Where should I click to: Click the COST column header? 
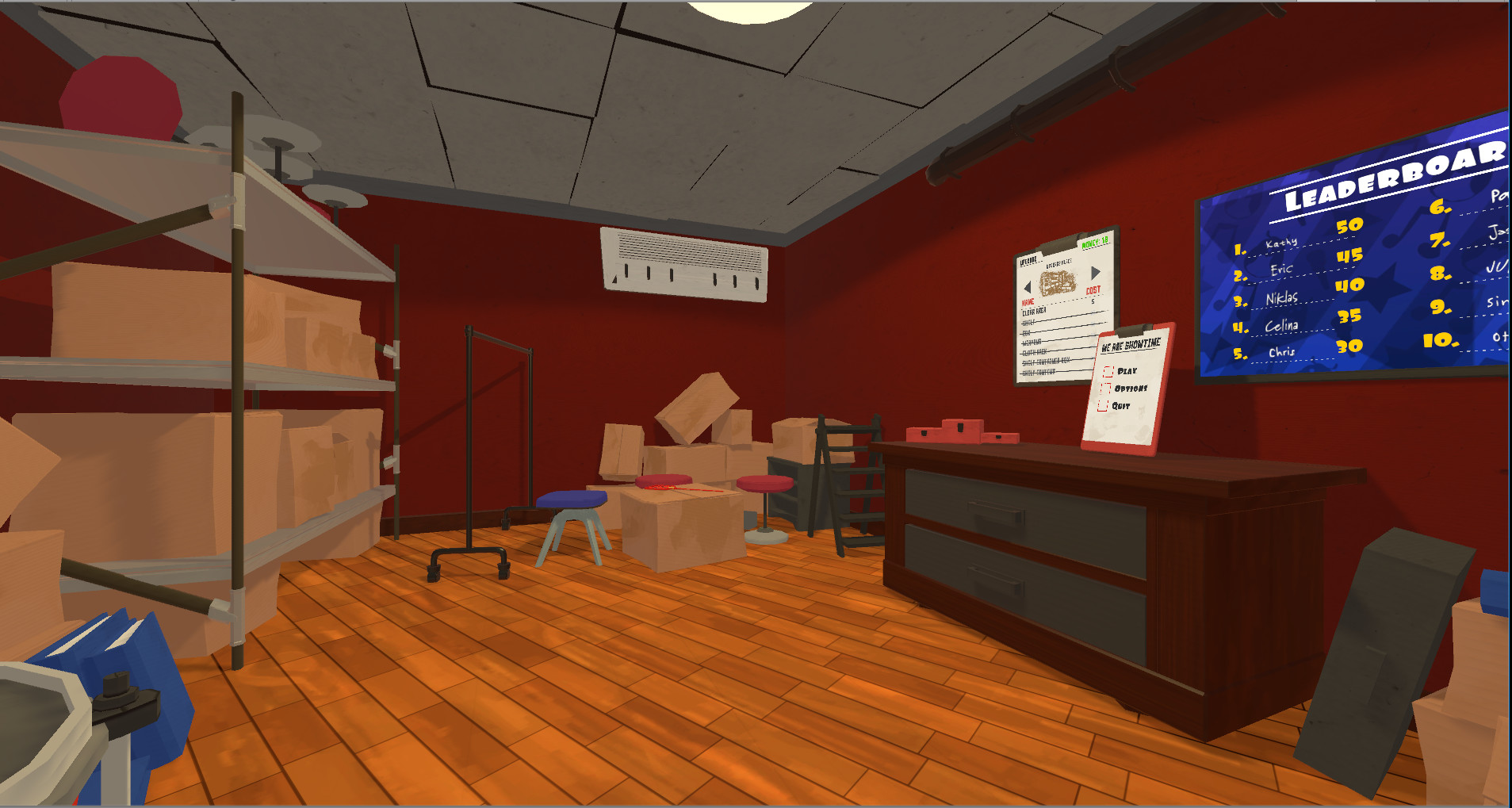[1093, 290]
